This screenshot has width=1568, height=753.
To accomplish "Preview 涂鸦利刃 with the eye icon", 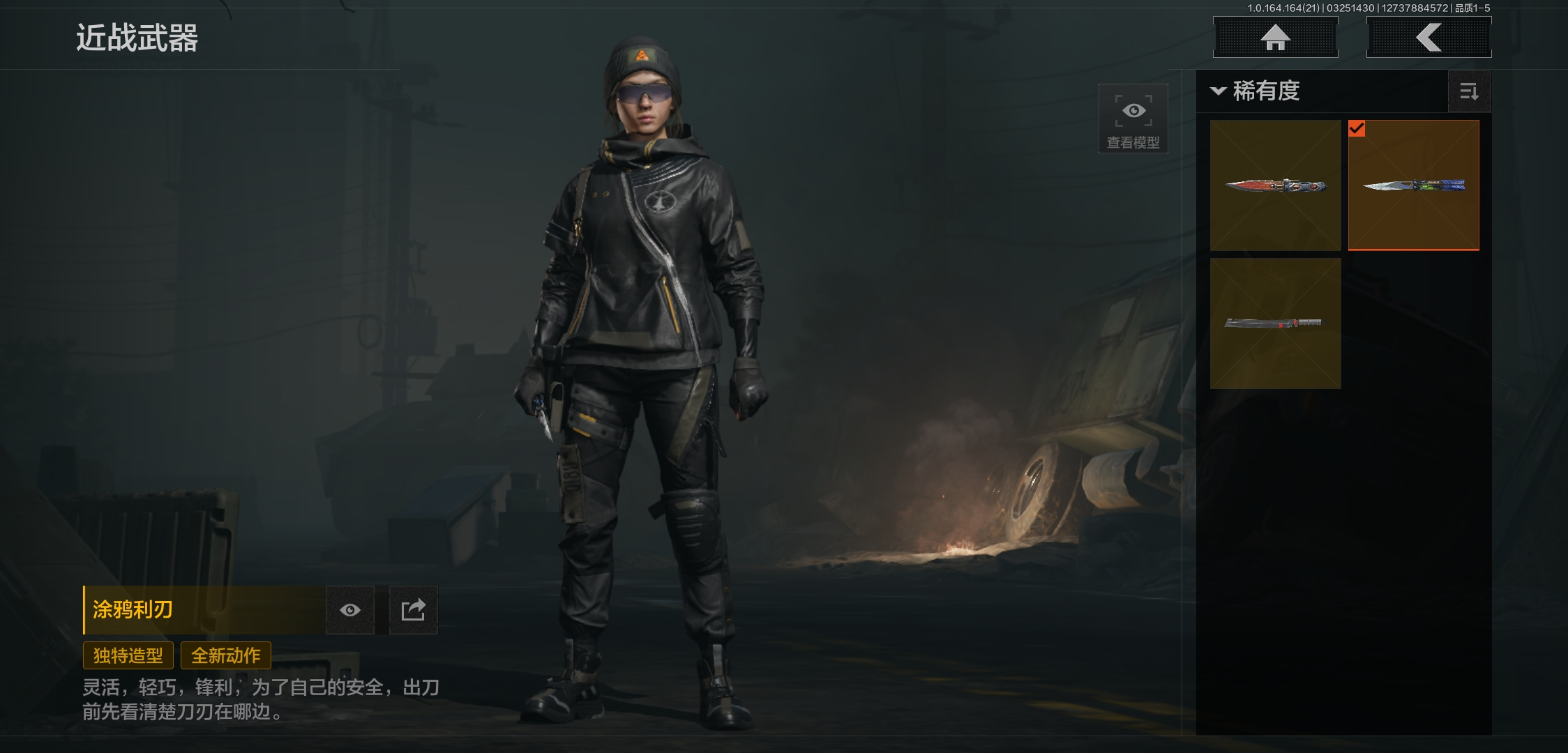I will [350, 610].
